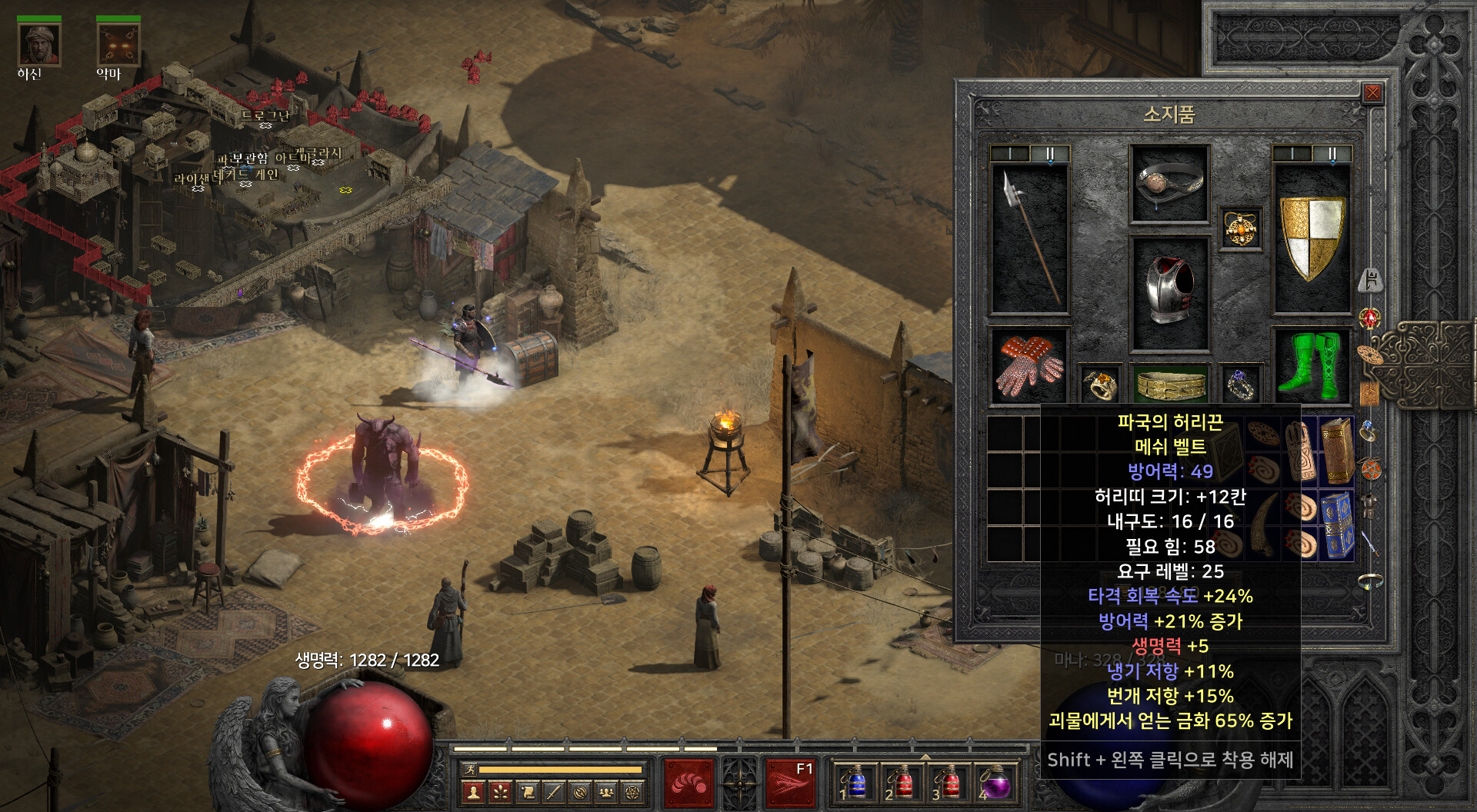Switch to weapon set I above polearm
This screenshot has width=1477, height=812.
click(x=1009, y=154)
